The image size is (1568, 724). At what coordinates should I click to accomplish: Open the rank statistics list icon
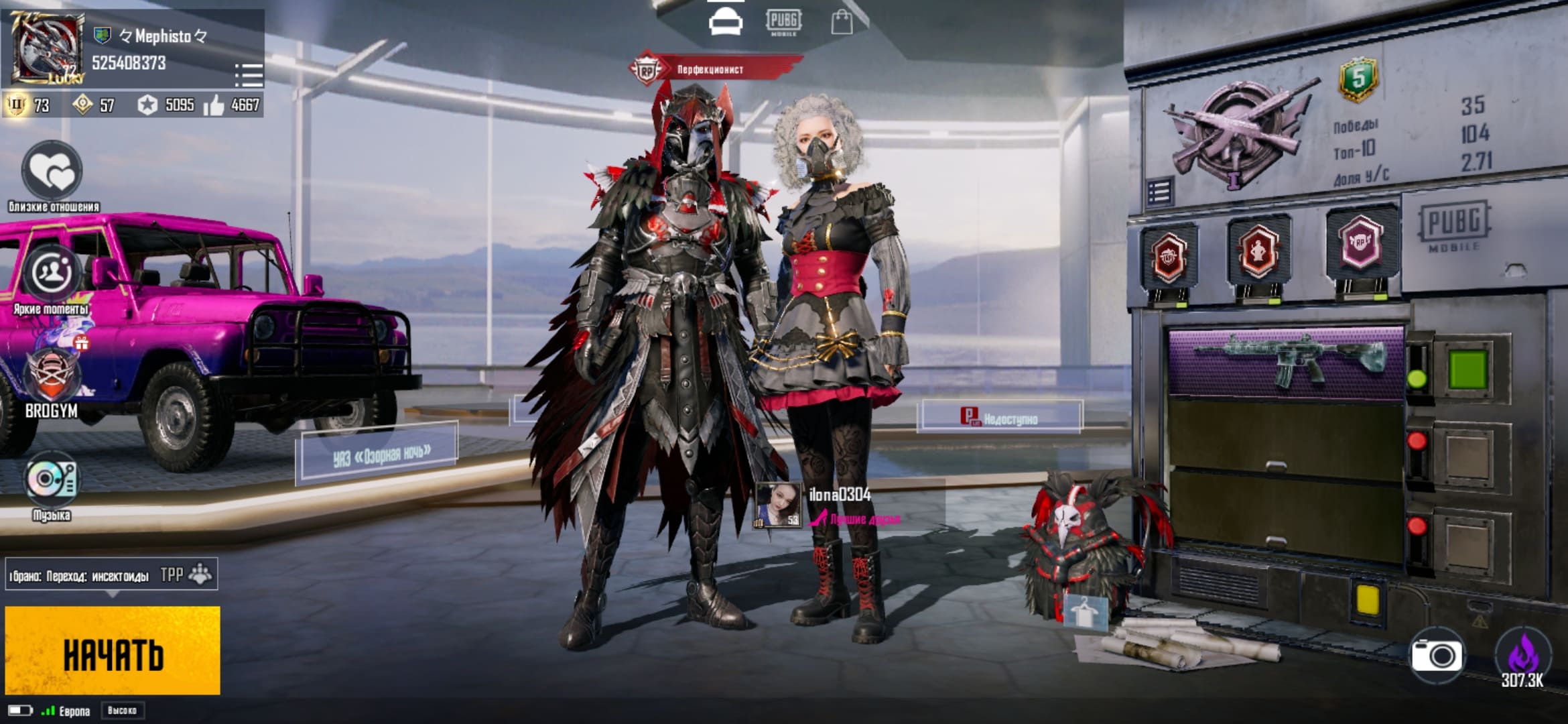pos(1159,192)
